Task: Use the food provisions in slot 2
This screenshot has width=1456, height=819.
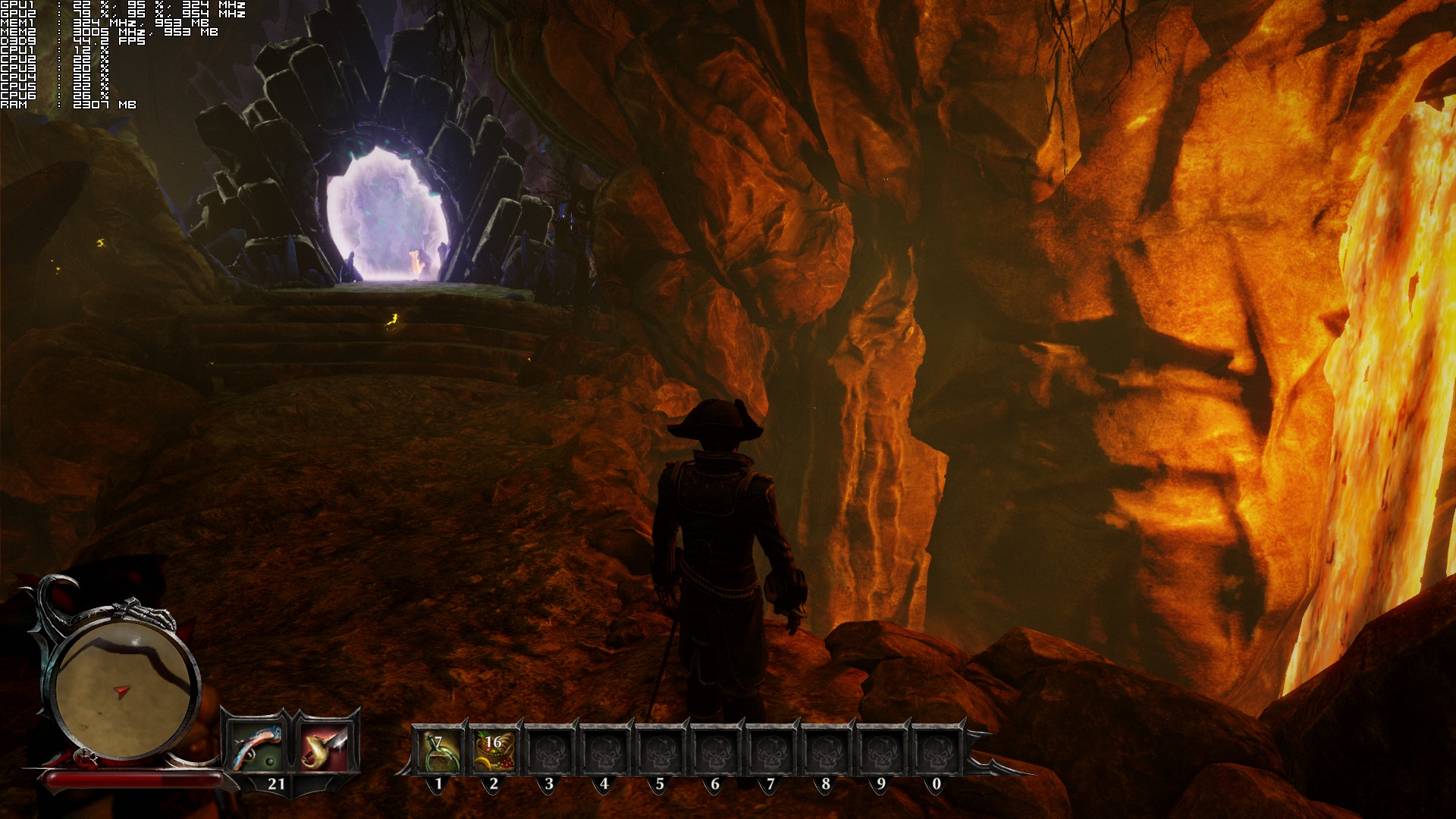Action: 494,750
